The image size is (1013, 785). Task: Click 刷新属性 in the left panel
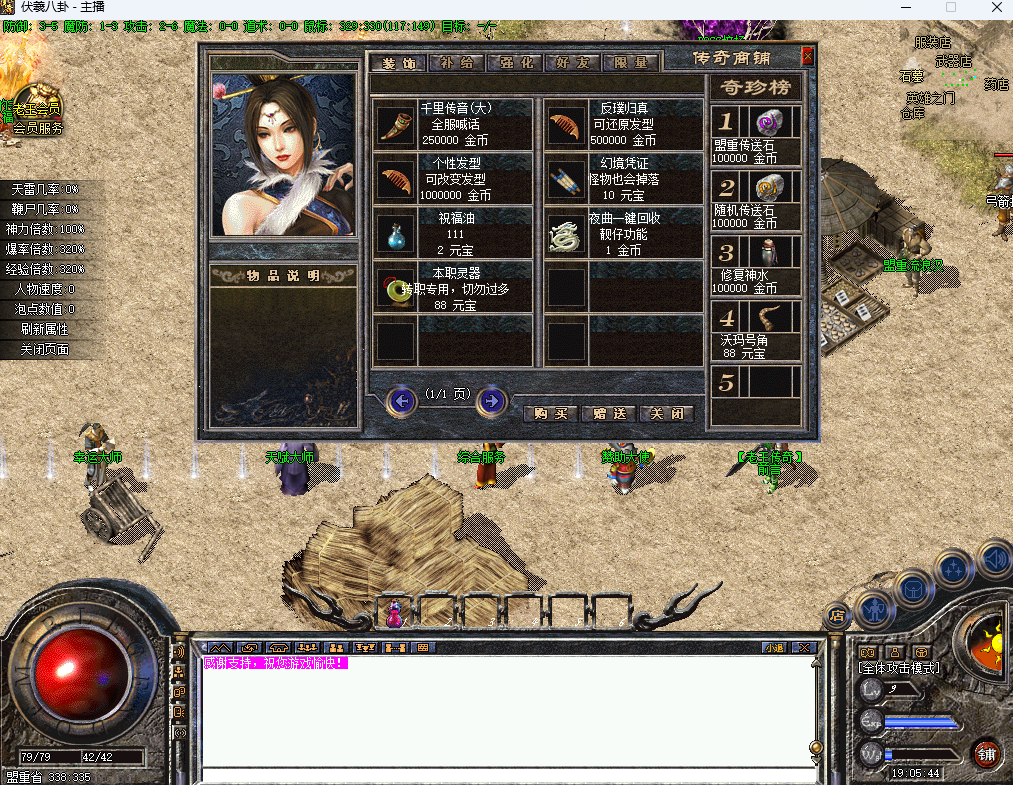point(45,329)
